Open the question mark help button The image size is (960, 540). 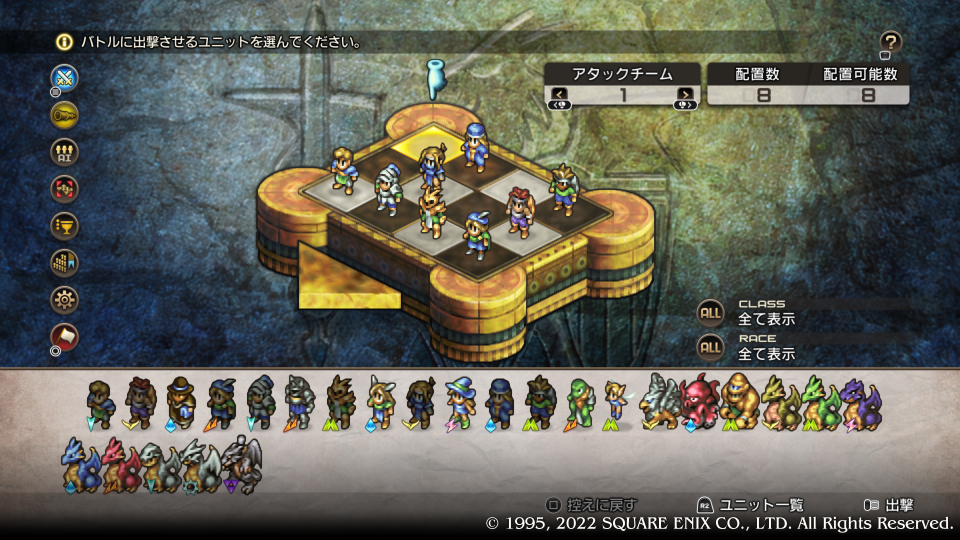pos(891,42)
